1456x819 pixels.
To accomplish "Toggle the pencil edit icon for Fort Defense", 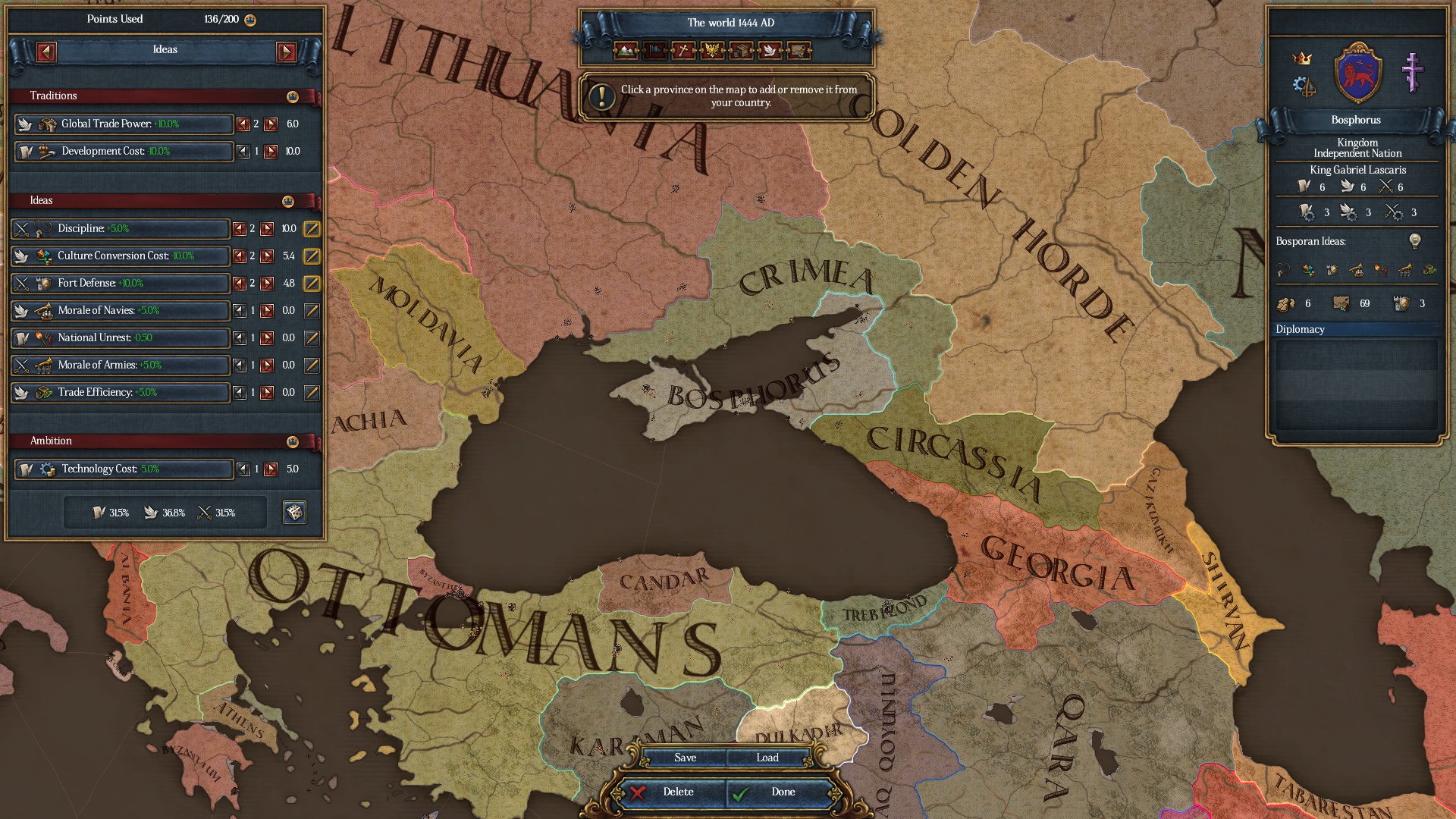I will 311,284.
